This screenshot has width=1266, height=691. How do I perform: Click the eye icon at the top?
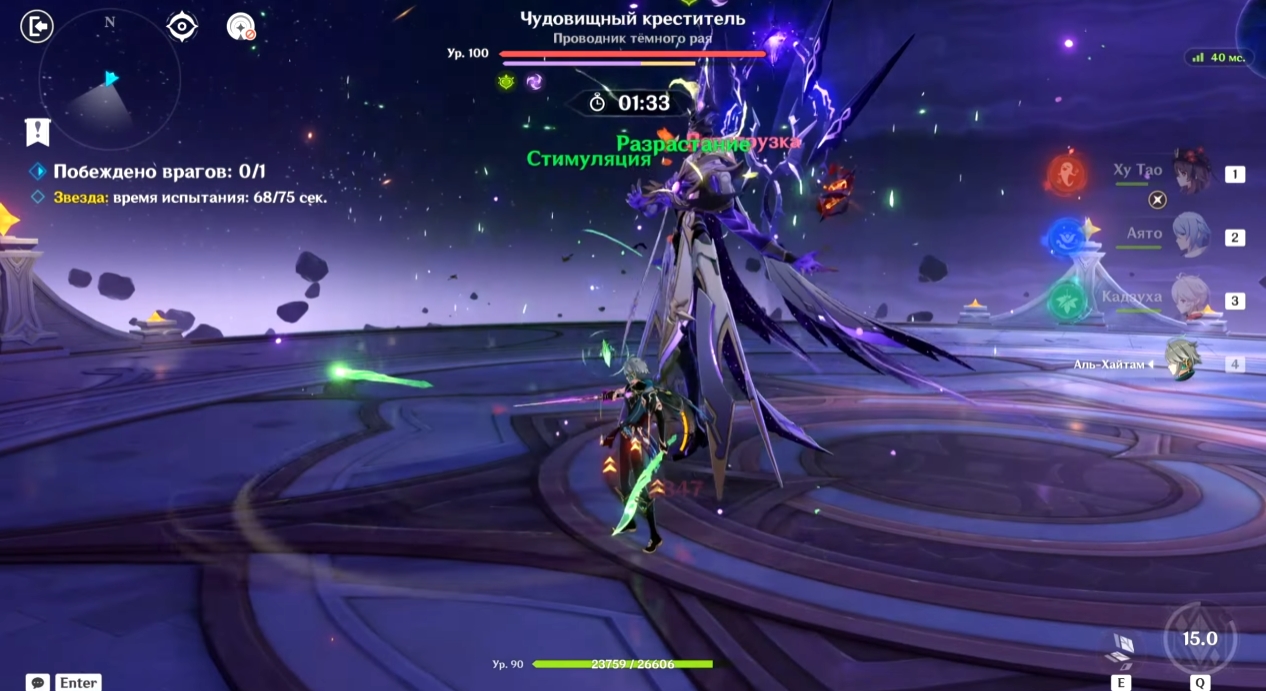point(182,26)
